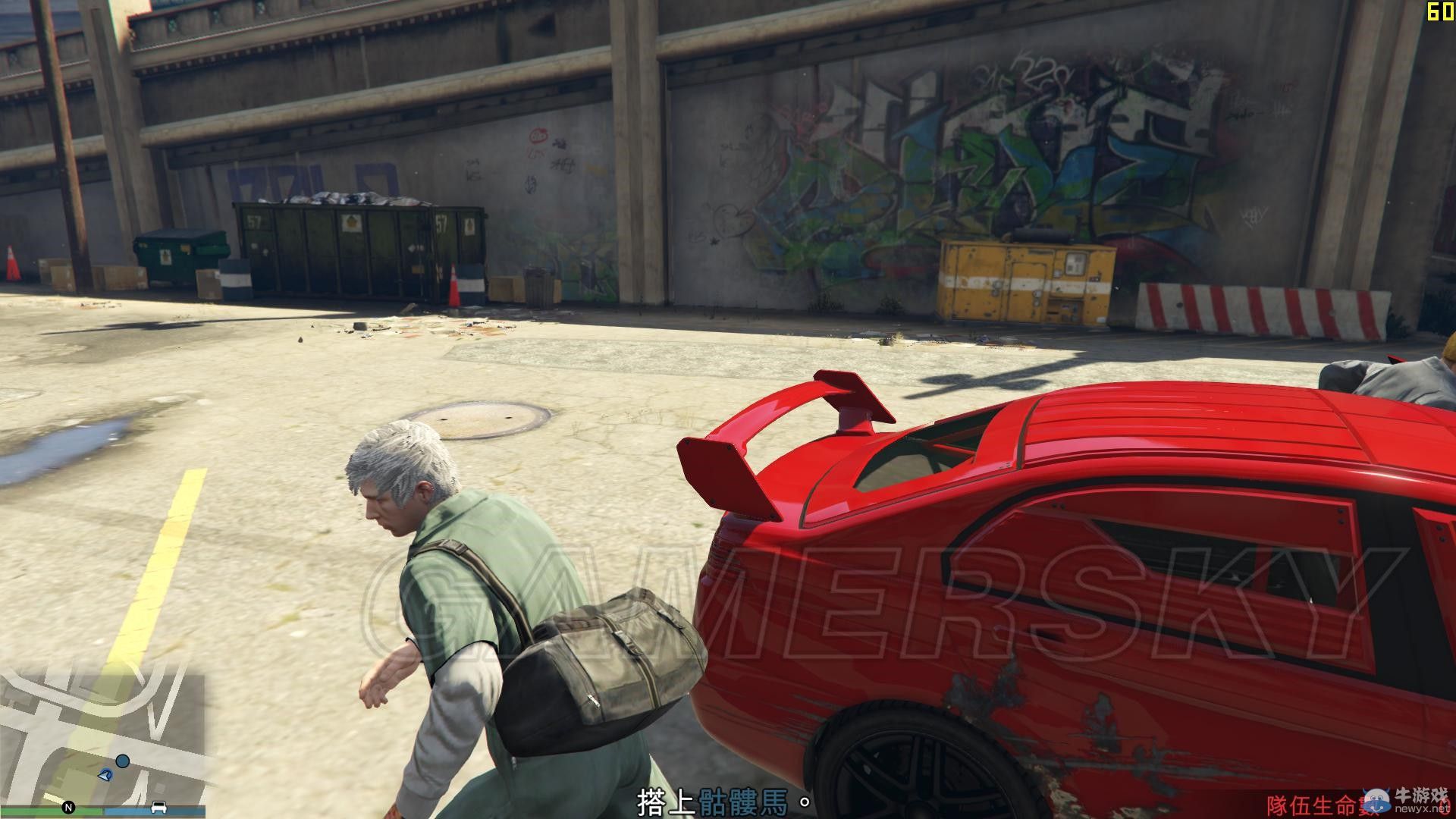This screenshot has height=819, width=1456.
Task: Select the white car icon on the minimap bar
Action: 158,807
